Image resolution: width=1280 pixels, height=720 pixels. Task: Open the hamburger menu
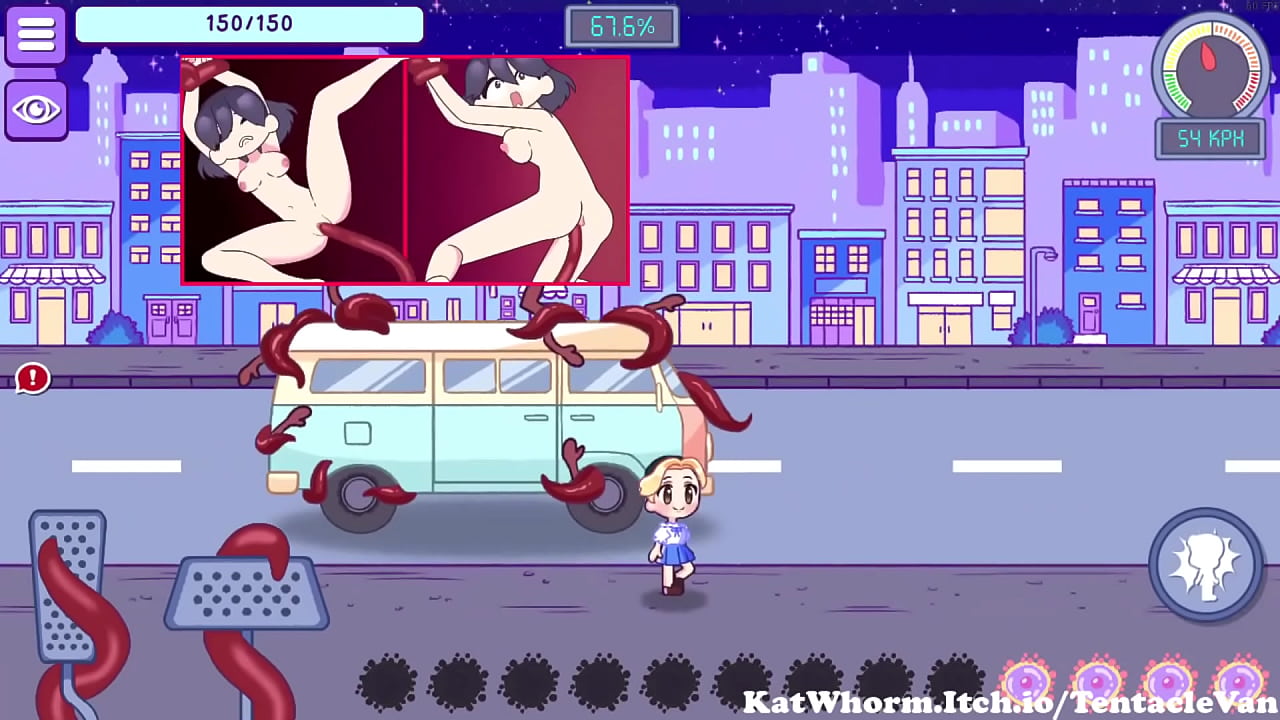[36, 34]
